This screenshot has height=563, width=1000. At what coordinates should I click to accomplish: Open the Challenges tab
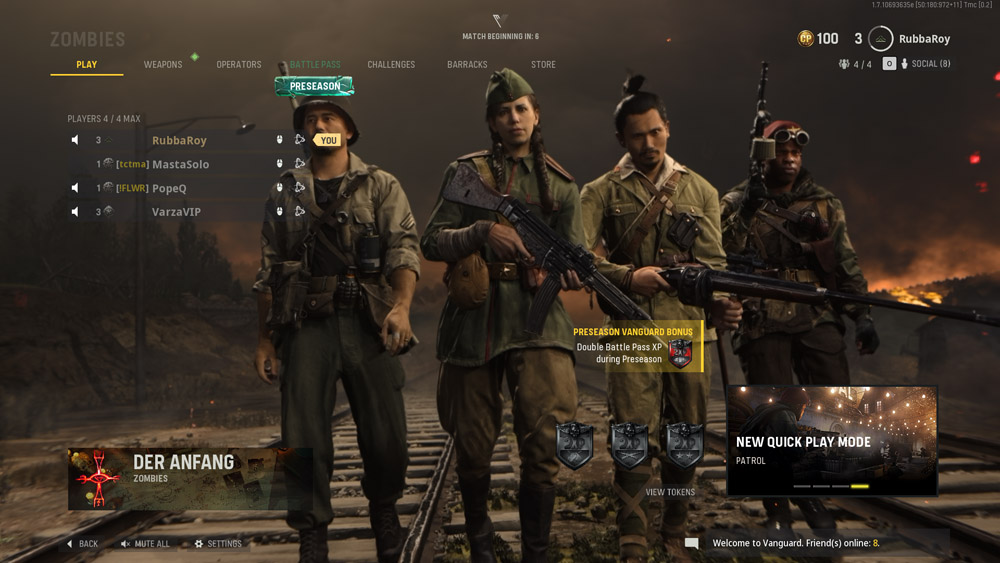tap(391, 65)
